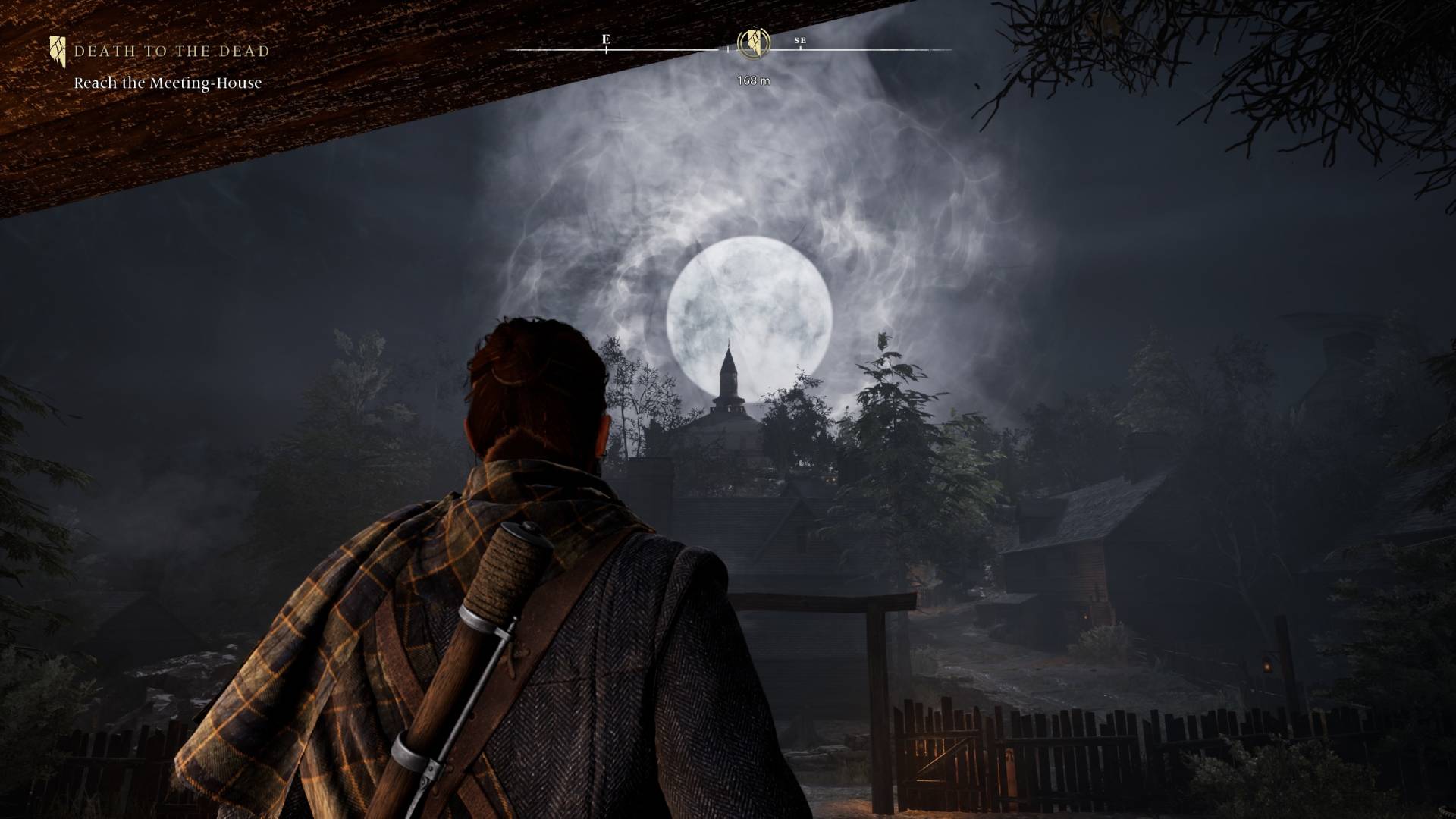Click the quest objective marker on compass

coord(754,42)
